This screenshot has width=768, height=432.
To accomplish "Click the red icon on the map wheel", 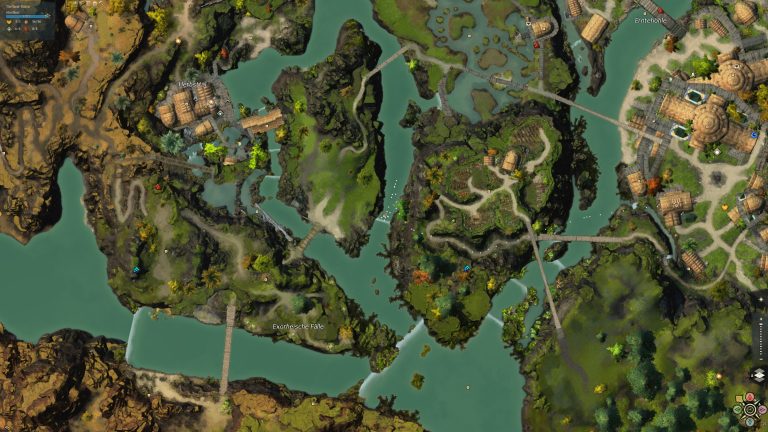I will (x=750, y=396).
